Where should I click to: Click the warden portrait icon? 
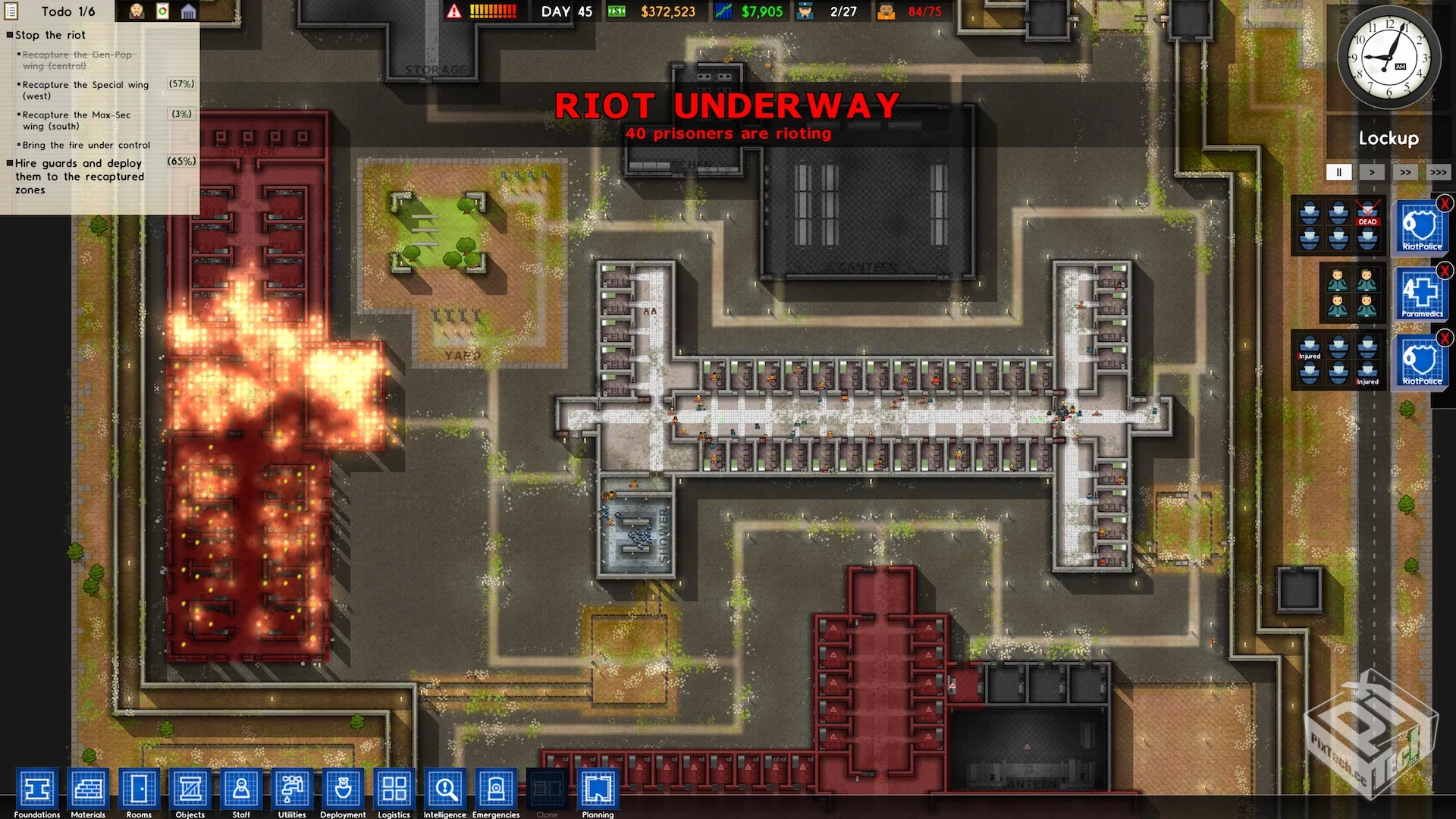tap(136, 11)
